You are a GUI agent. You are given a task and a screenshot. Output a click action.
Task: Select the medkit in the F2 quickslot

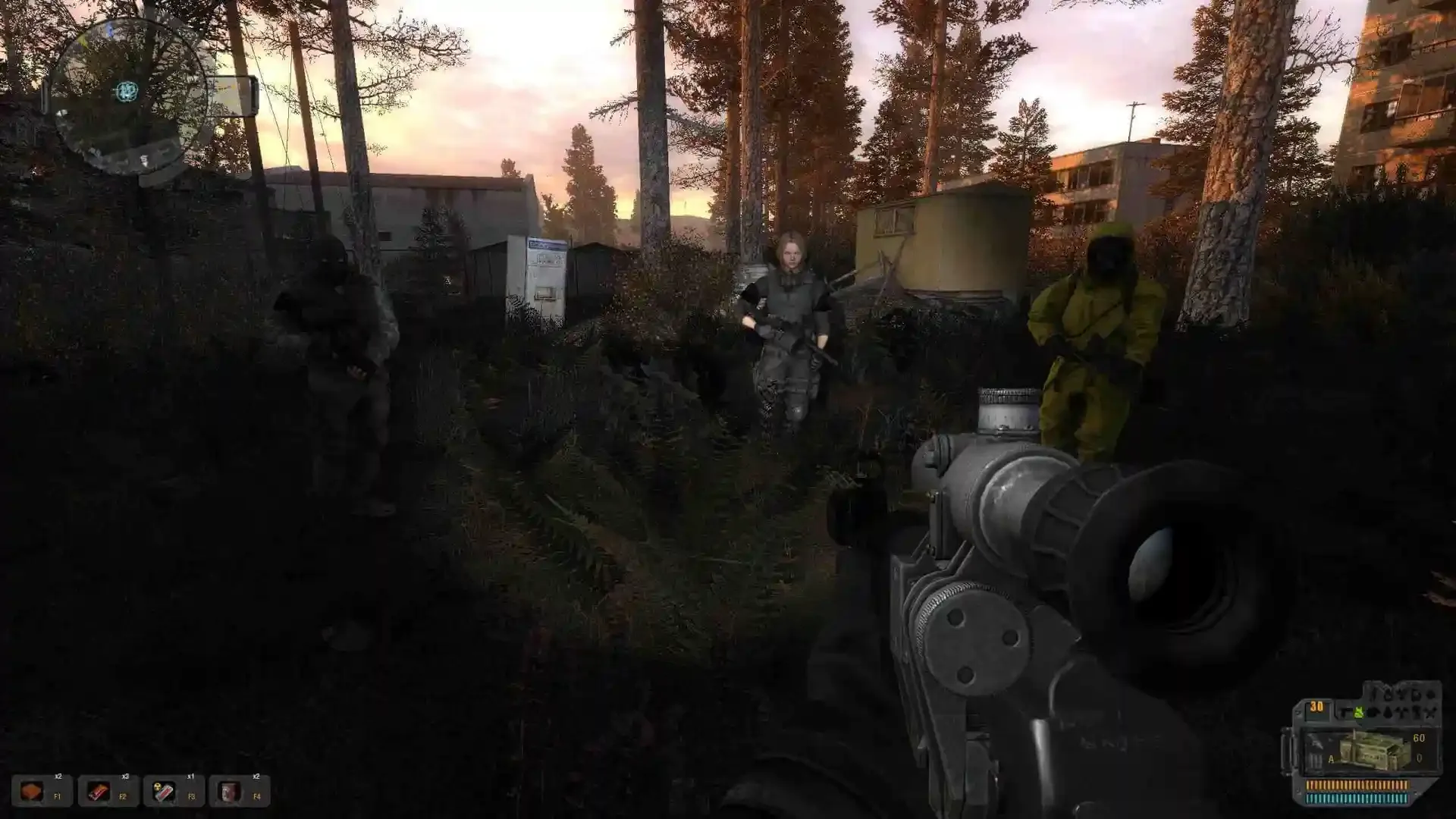point(98,790)
